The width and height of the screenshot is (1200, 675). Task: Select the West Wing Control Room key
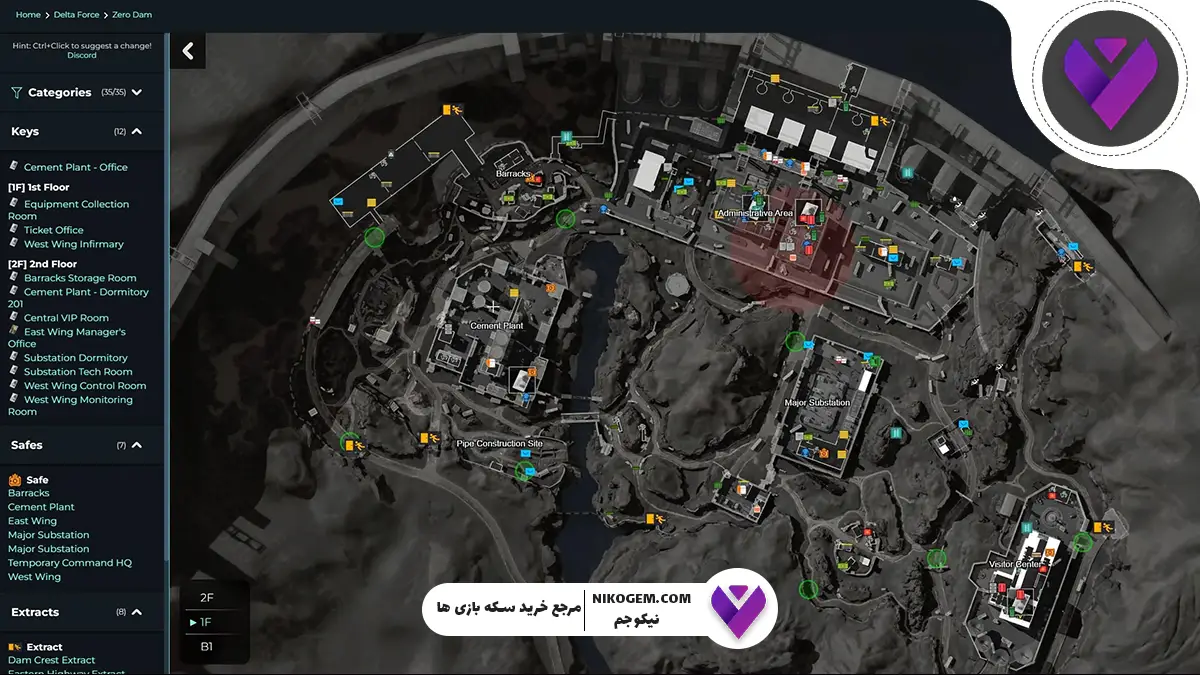coord(85,386)
